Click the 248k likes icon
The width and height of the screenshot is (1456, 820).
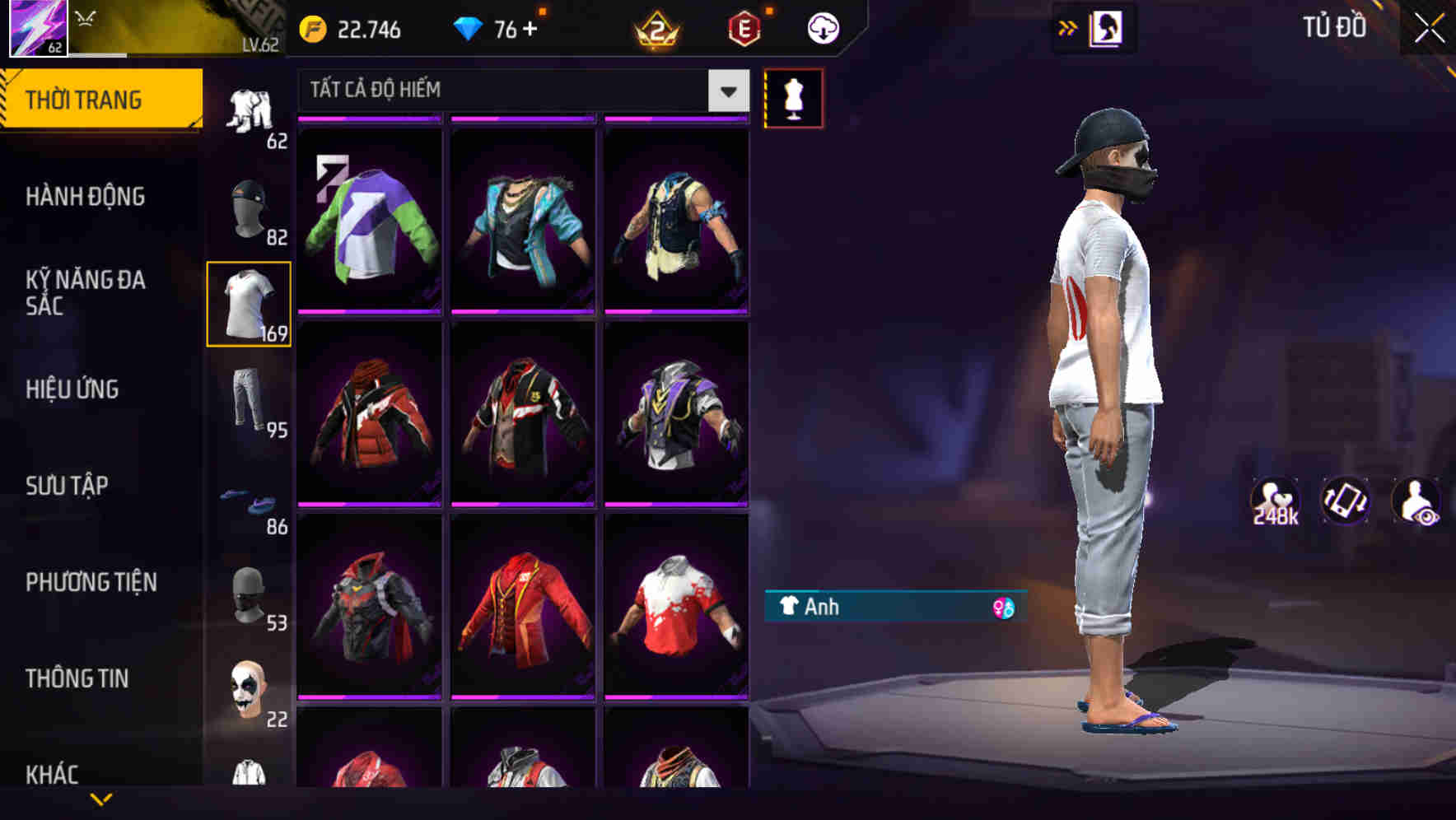1276,501
